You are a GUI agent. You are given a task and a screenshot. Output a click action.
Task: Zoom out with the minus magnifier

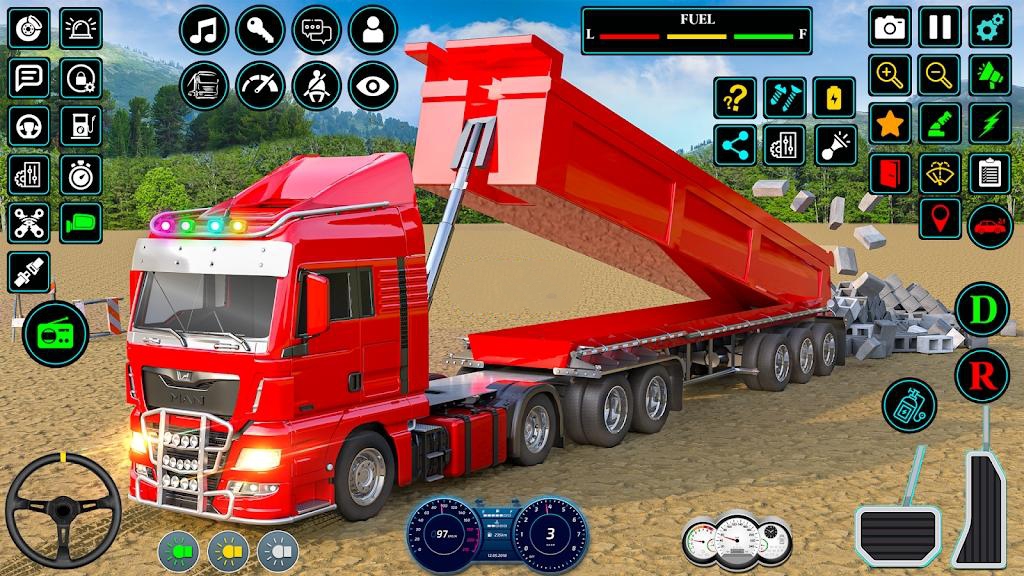[939, 75]
